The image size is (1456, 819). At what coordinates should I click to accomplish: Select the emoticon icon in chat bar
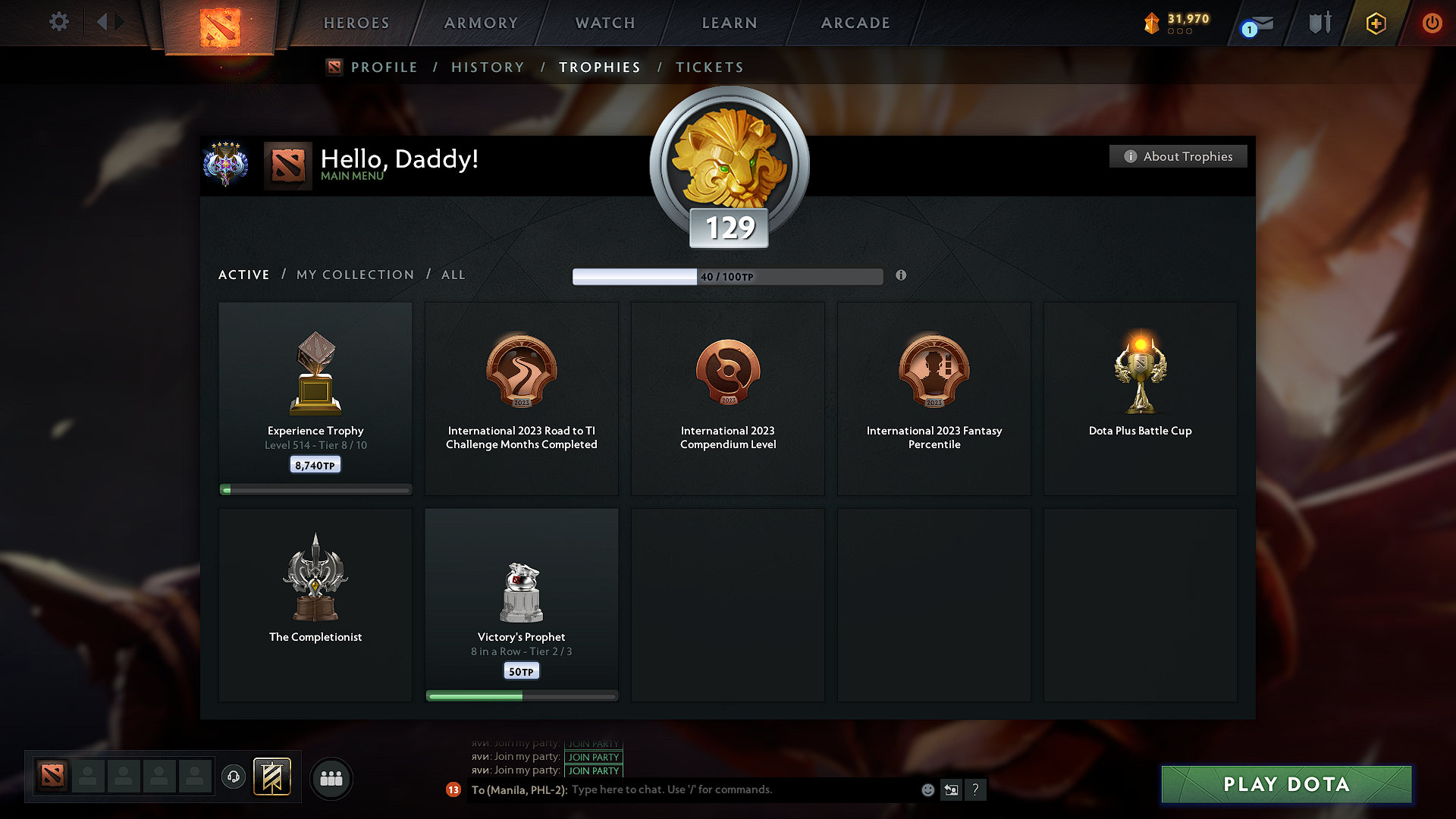pyautogui.click(x=927, y=789)
